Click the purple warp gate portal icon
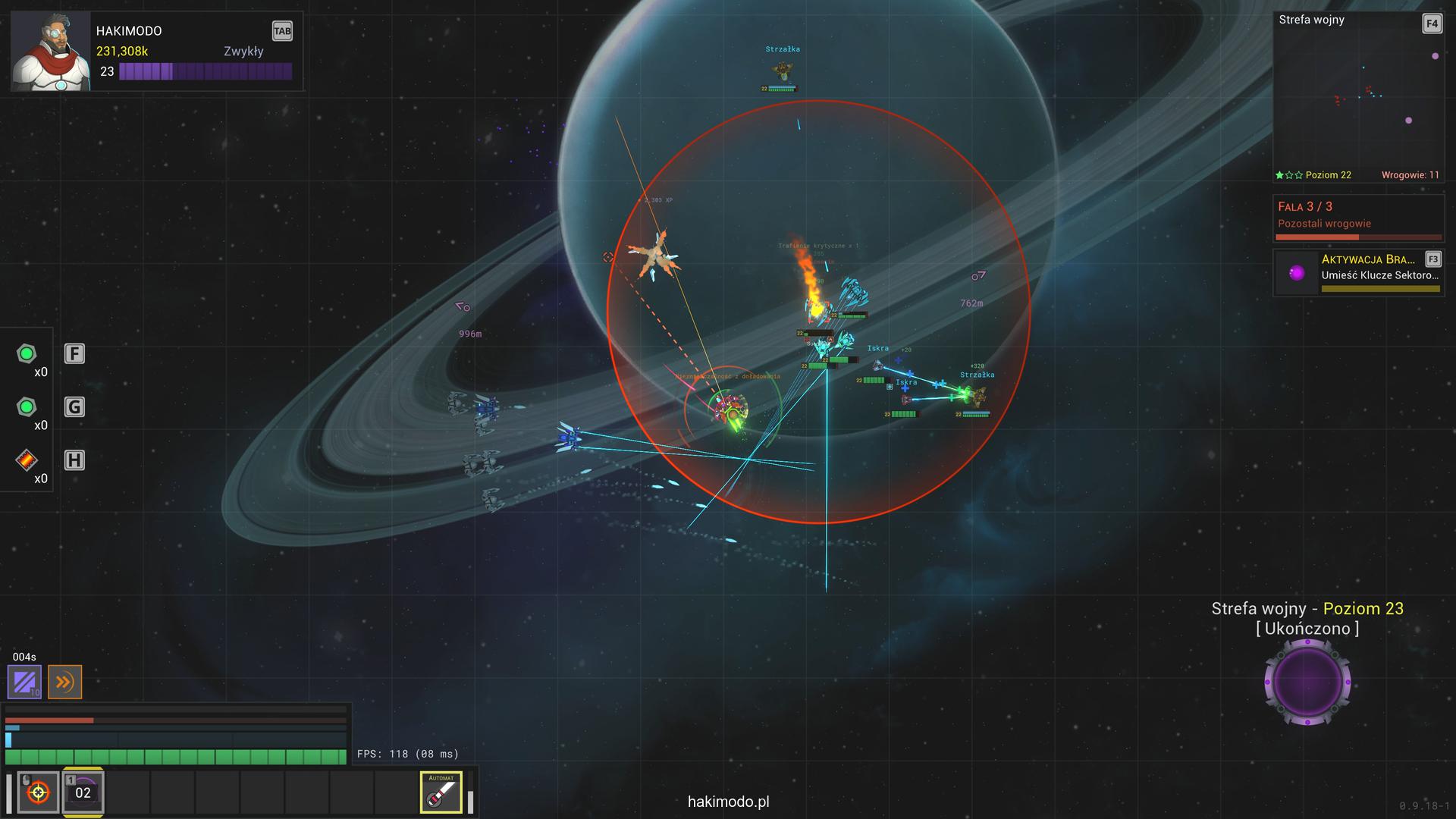The width and height of the screenshot is (1456, 819). pyautogui.click(x=1307, y=682)
